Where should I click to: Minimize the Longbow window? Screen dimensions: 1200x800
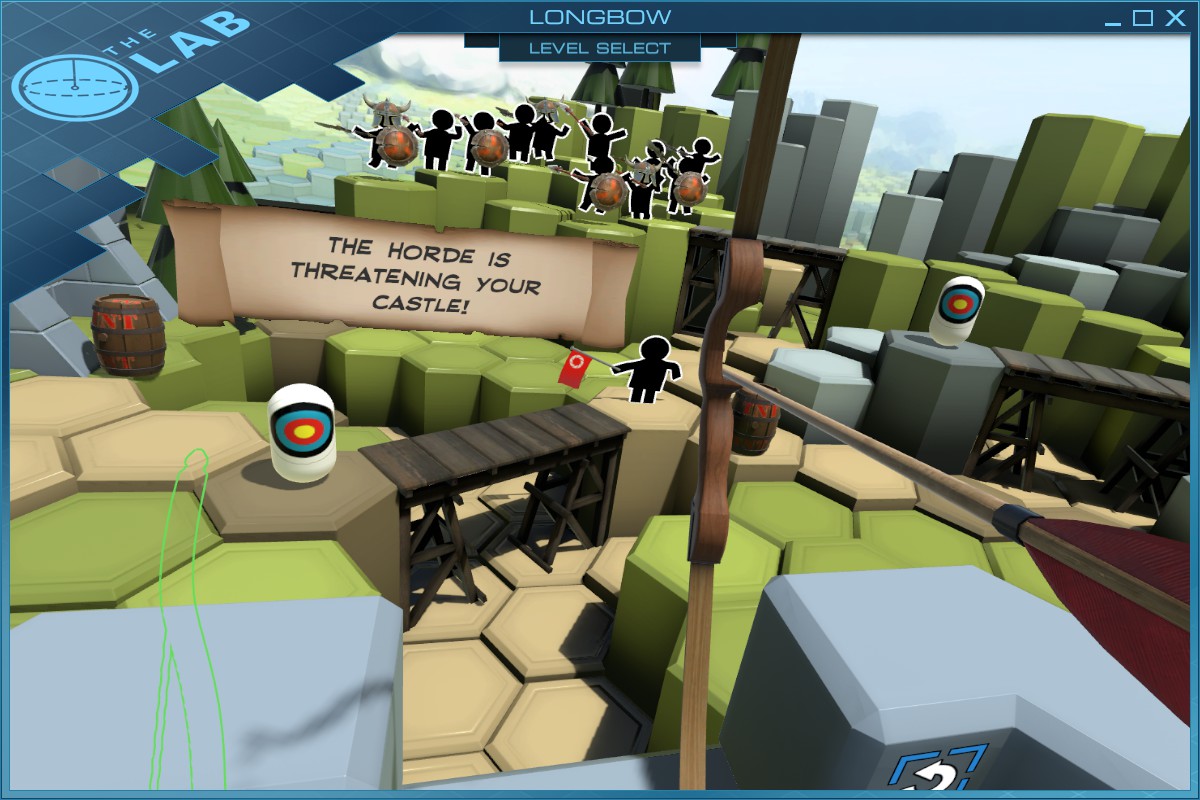coord(1112,20)
